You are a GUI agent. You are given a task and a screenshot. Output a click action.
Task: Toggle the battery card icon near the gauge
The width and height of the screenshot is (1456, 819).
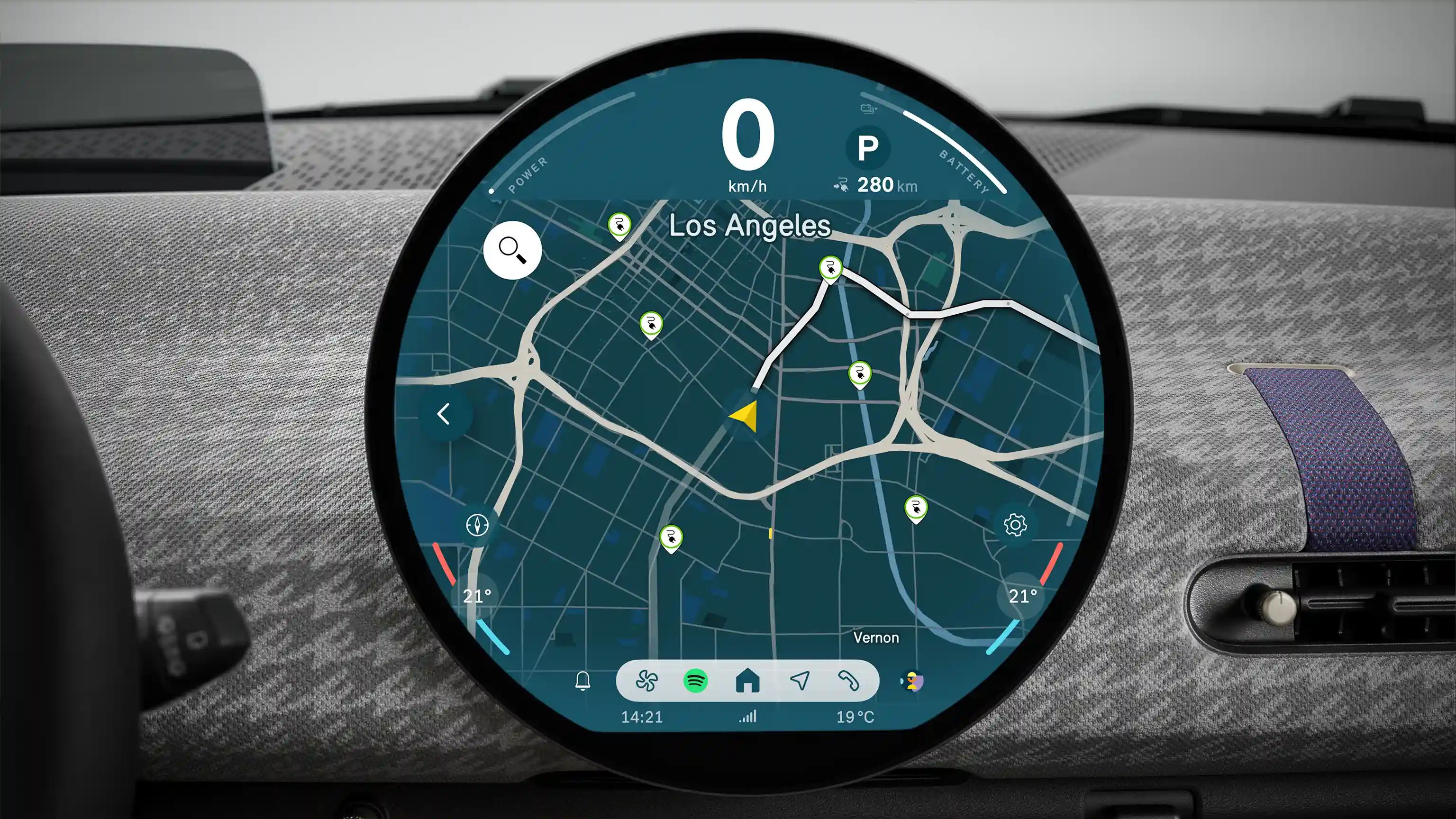coord(868,109)
